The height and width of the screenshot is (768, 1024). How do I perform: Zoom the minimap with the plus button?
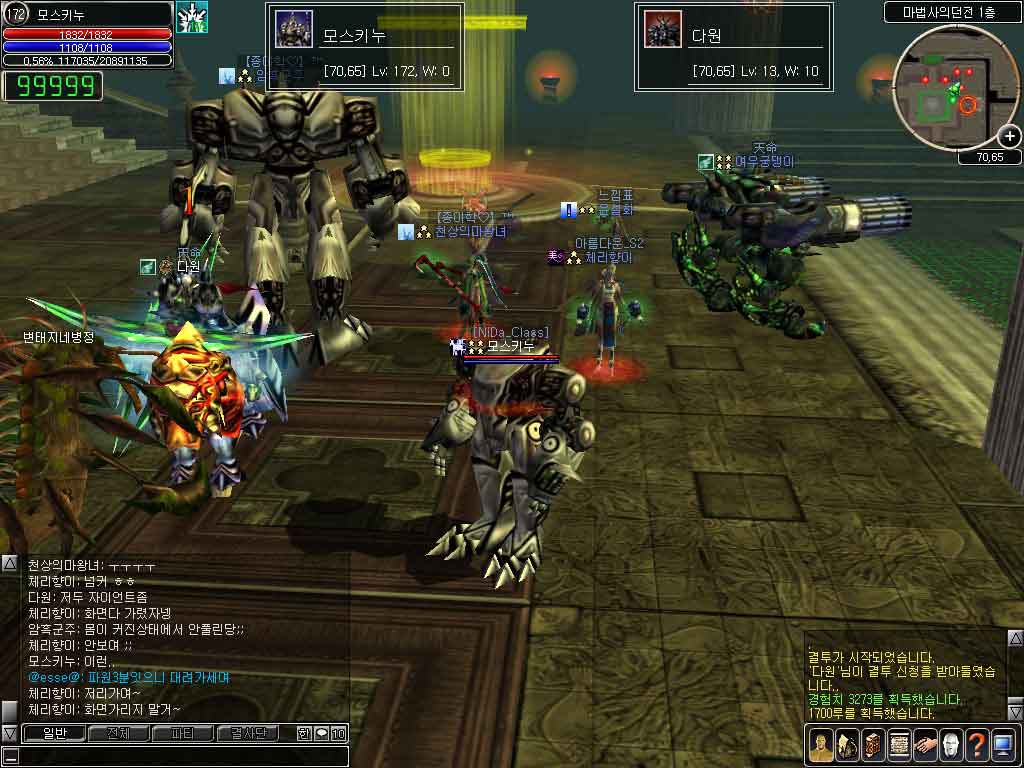(1010, 136)
